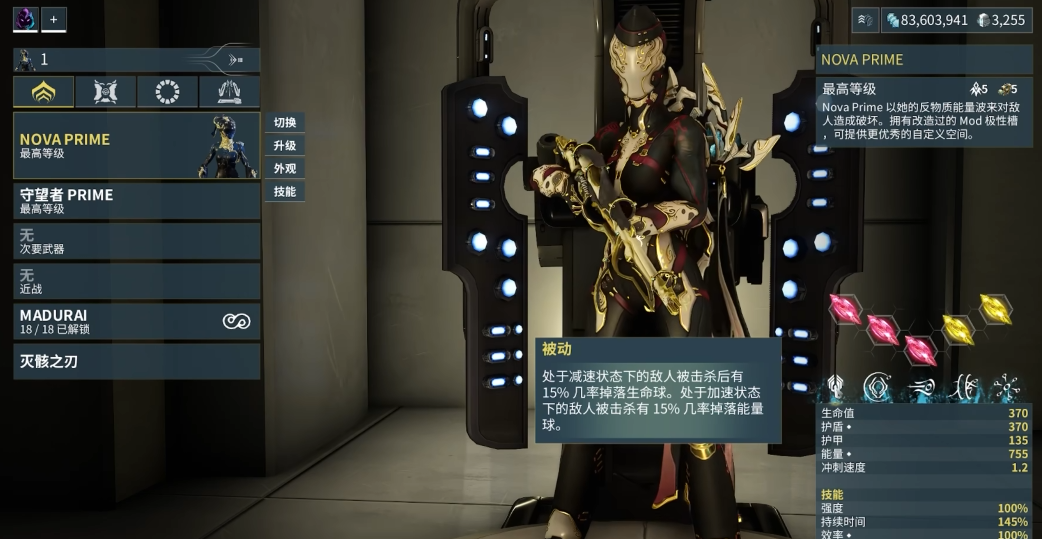Select the 守望者 PRIME primary weapon slot
1042x539 pixels.
point(136,201)
